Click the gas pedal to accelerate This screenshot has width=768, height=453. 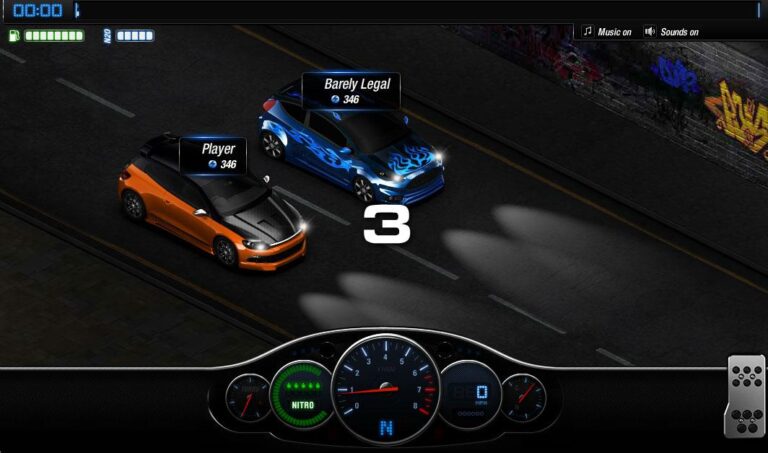pyautogui.click(x=745, y=396)
